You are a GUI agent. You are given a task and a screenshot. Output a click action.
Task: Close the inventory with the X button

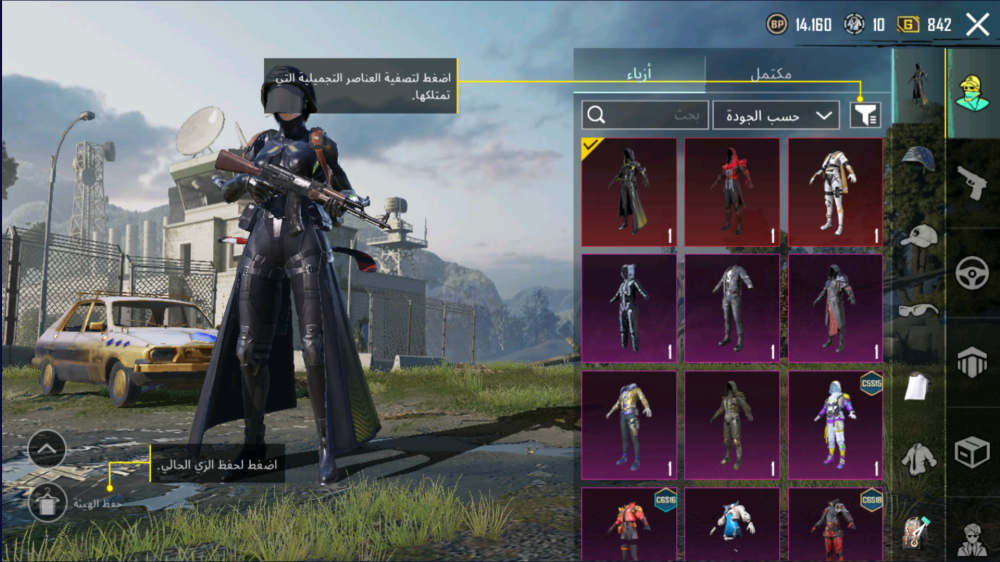pos(977,25)
